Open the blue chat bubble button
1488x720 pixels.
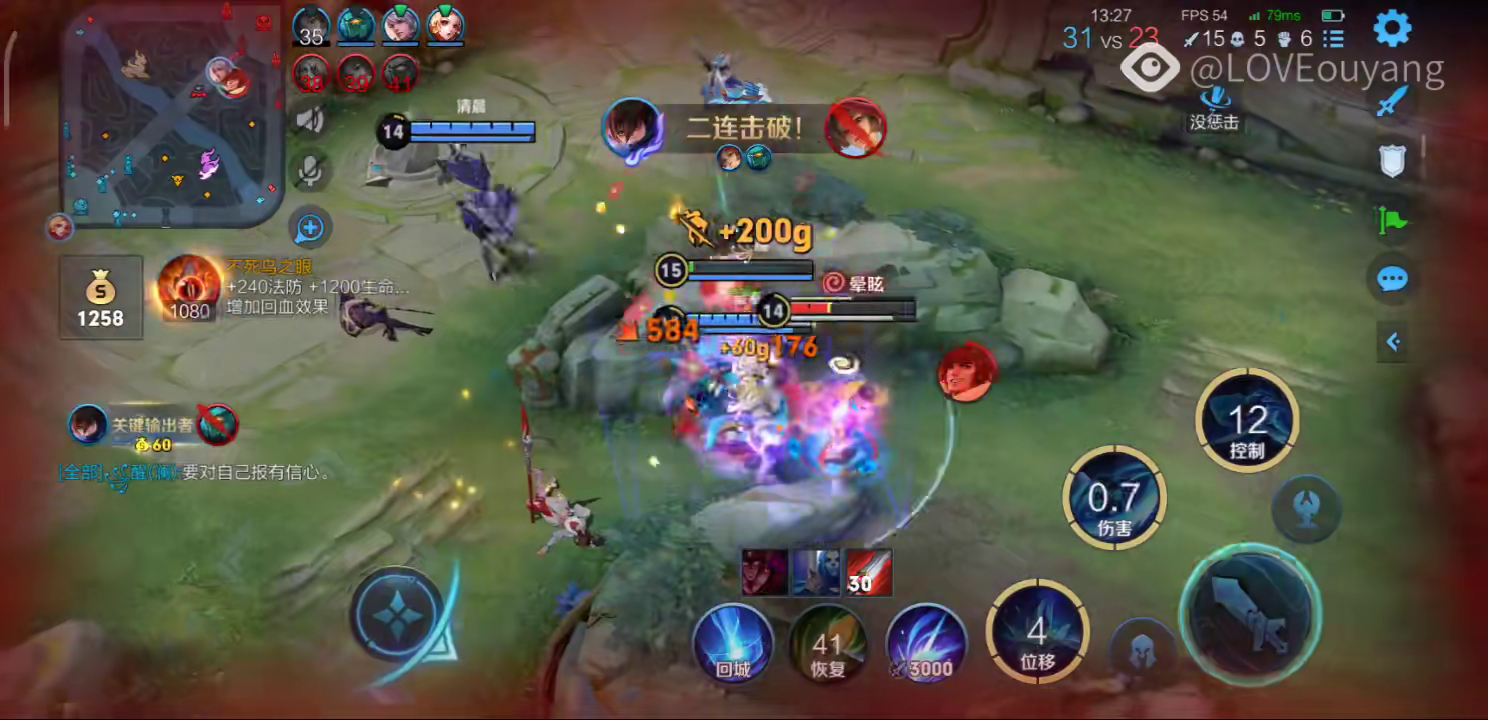tap(1392, 280)
